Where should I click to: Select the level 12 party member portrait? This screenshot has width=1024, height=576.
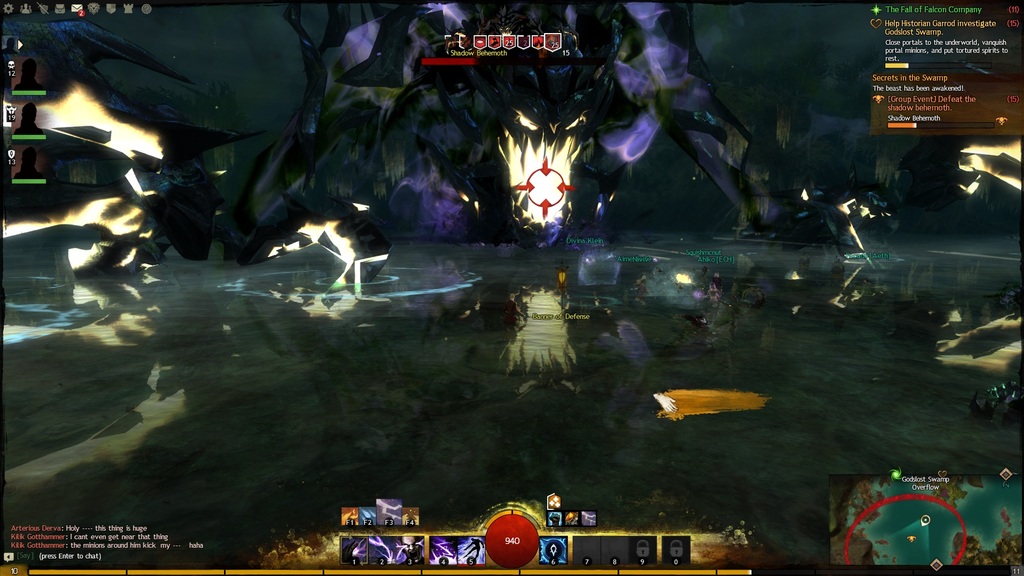click(x=29, y=75)
